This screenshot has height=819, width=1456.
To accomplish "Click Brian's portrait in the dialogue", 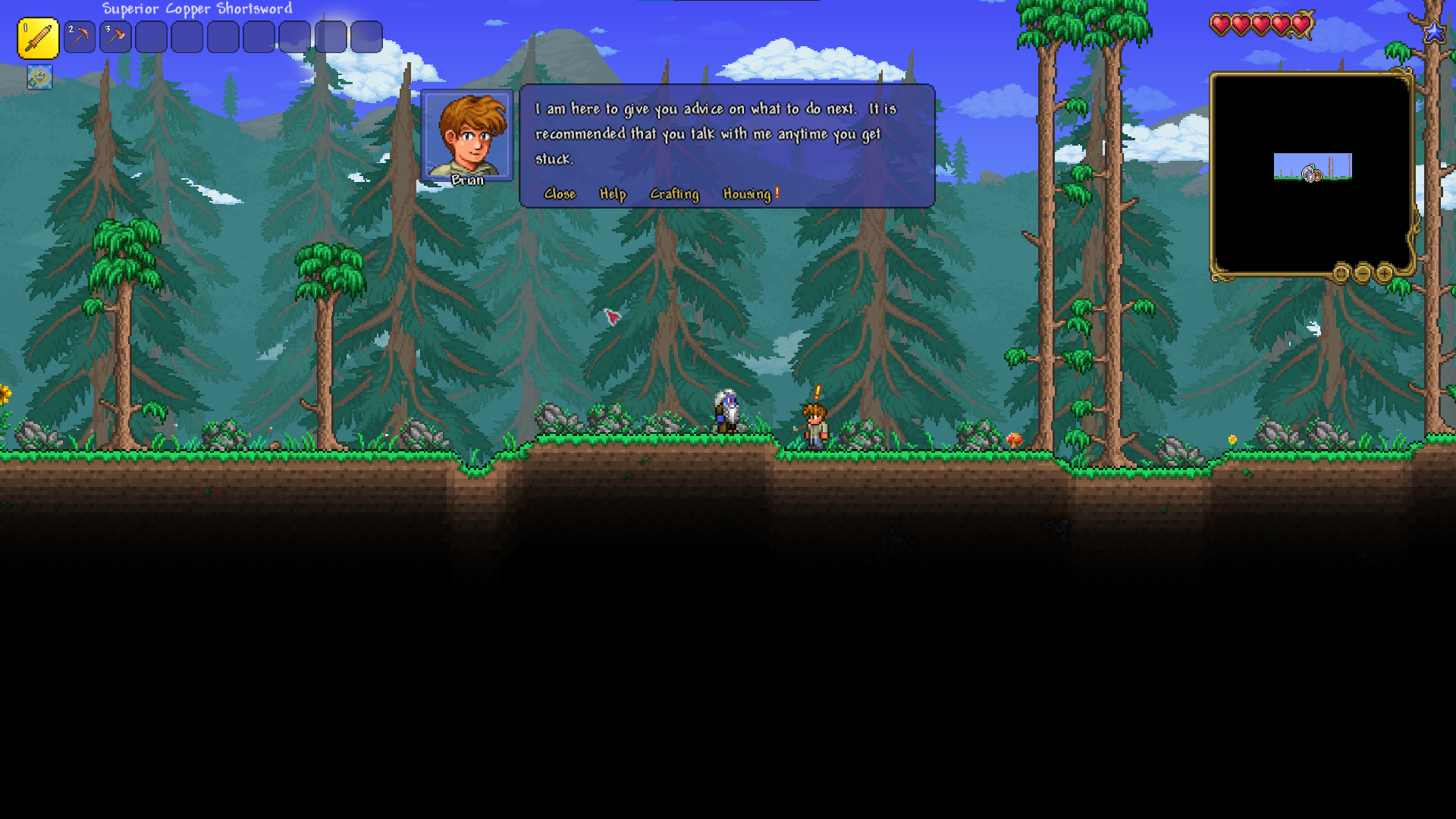I will 467,135.
